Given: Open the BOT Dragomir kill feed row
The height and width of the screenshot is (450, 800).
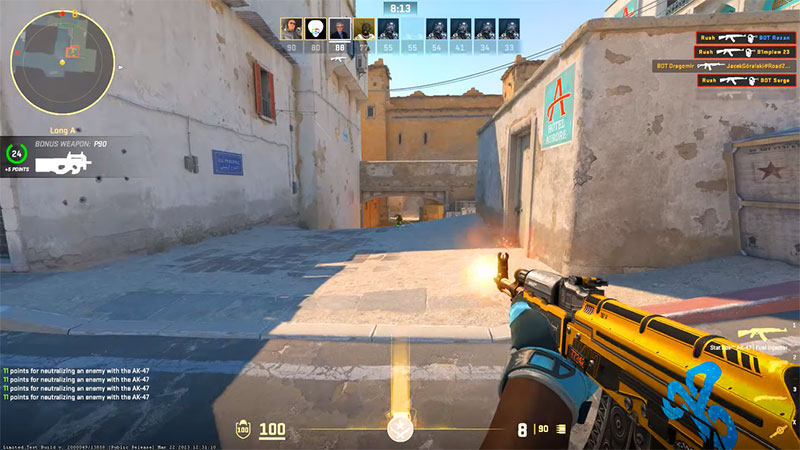Looking at the screenshot, I should (723, 66).
